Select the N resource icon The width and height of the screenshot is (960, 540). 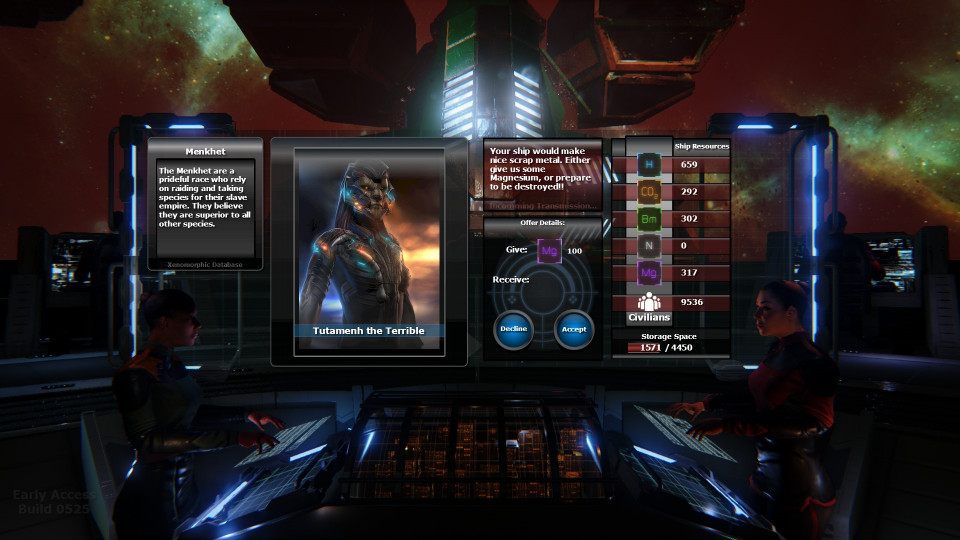click(x=649, y=245)
